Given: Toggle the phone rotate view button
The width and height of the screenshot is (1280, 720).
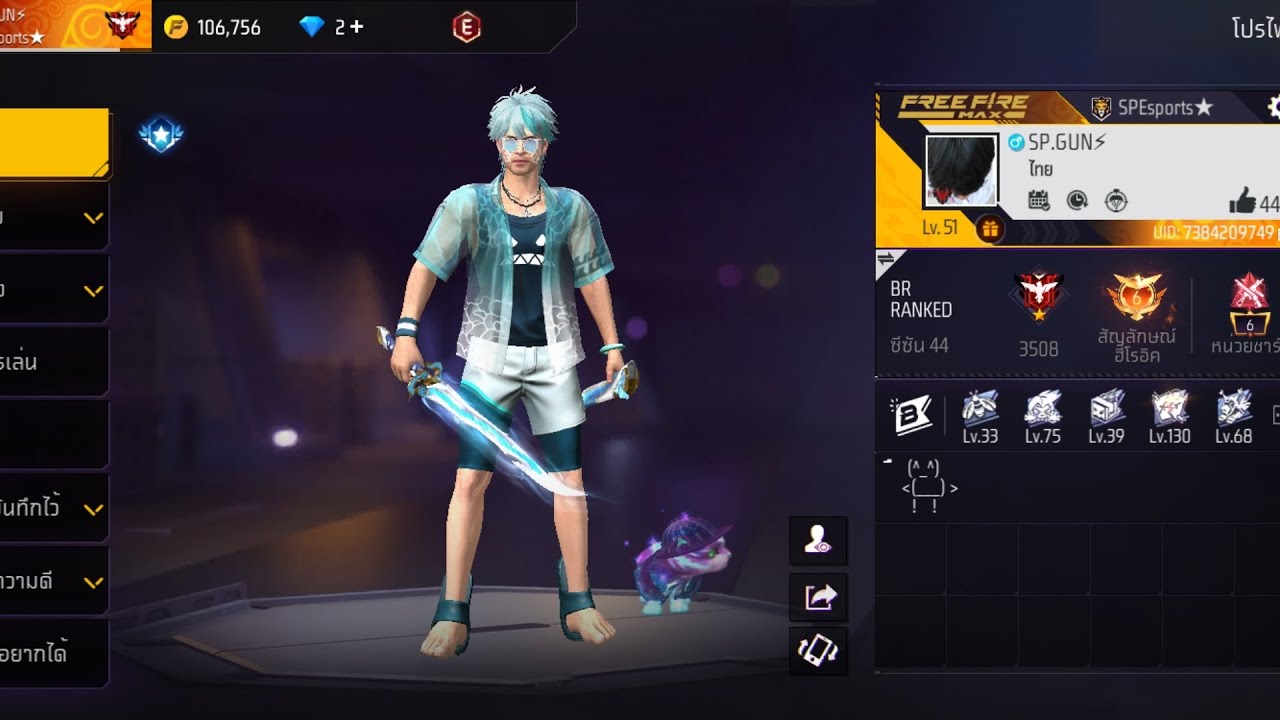Looking at the screenshot, I should 818,651.
